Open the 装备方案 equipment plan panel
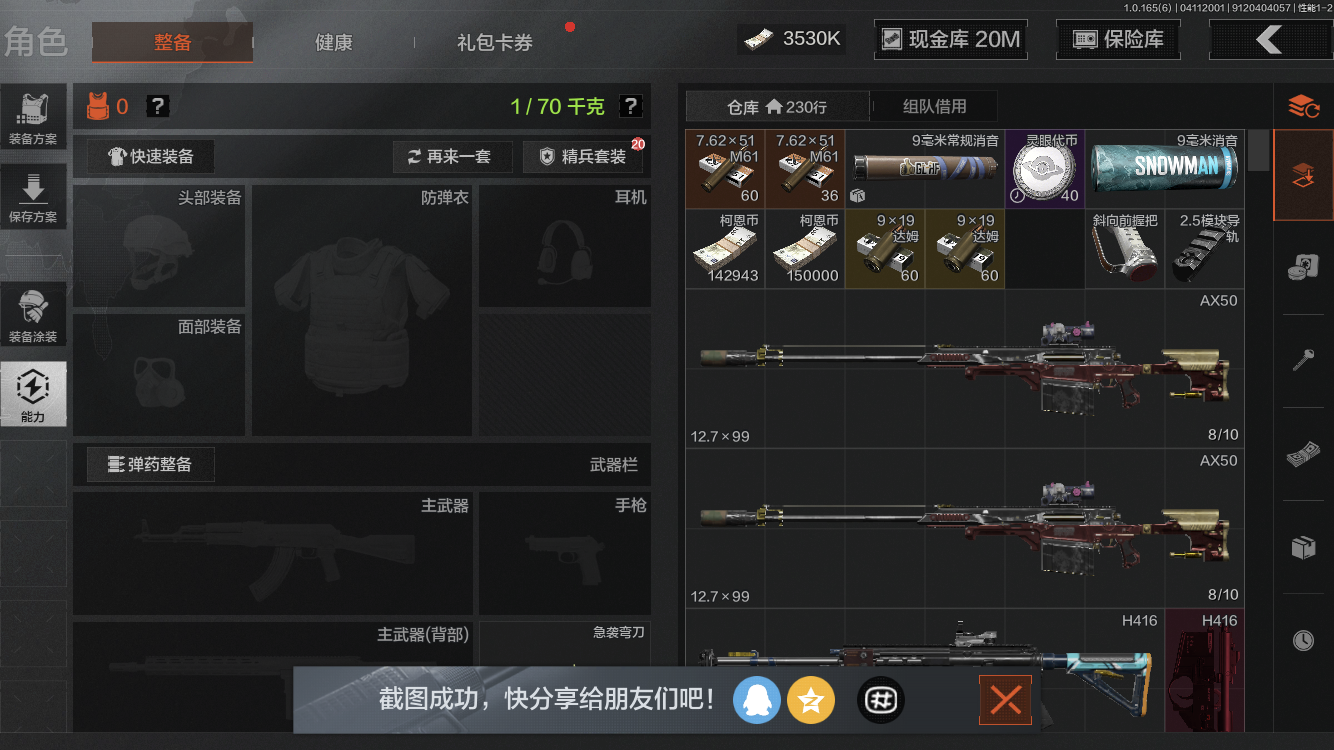This screenshot has width=1334, height=750. click(34, 116)
